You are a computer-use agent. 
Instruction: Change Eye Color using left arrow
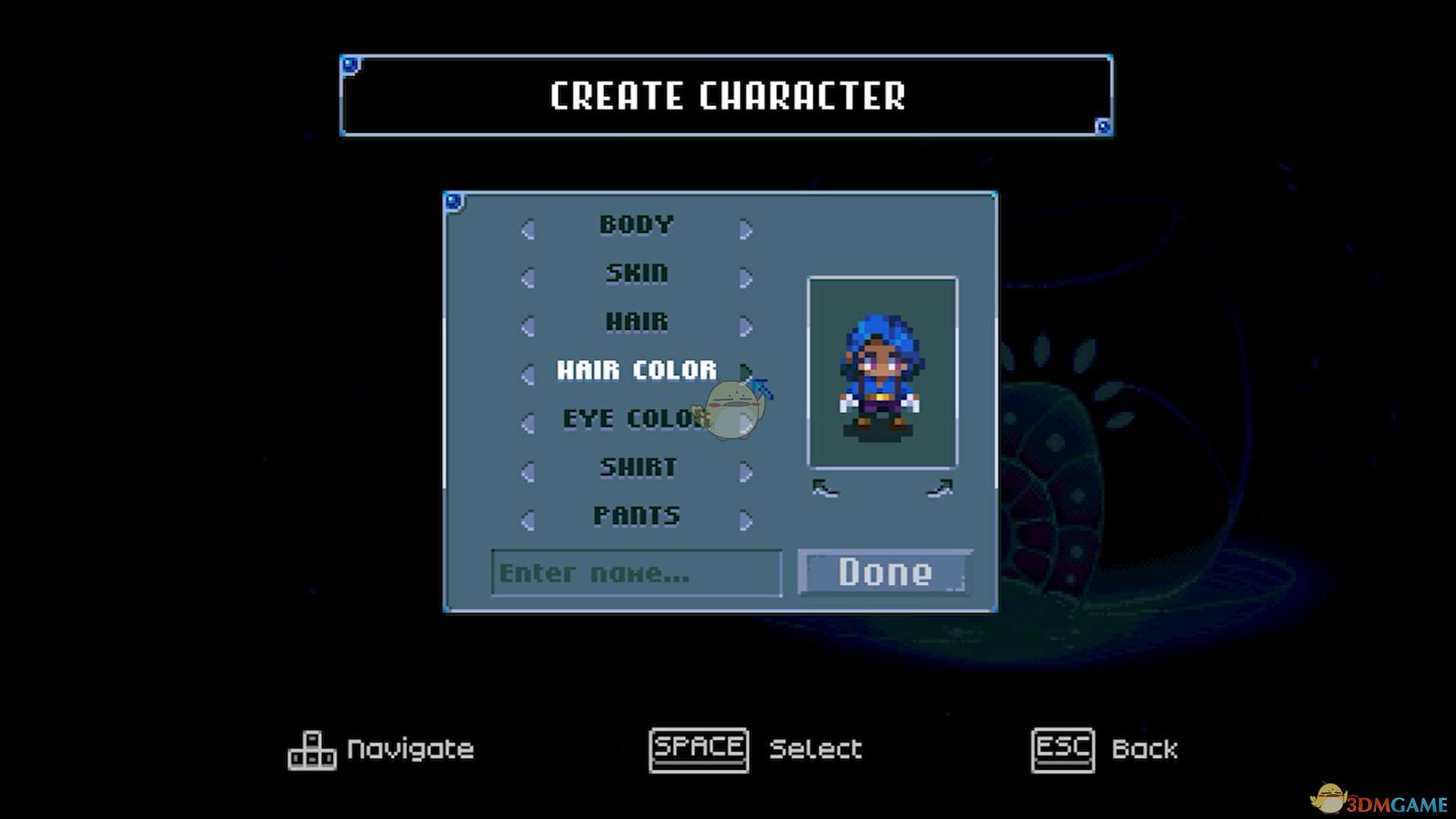[x=528, y=422]
